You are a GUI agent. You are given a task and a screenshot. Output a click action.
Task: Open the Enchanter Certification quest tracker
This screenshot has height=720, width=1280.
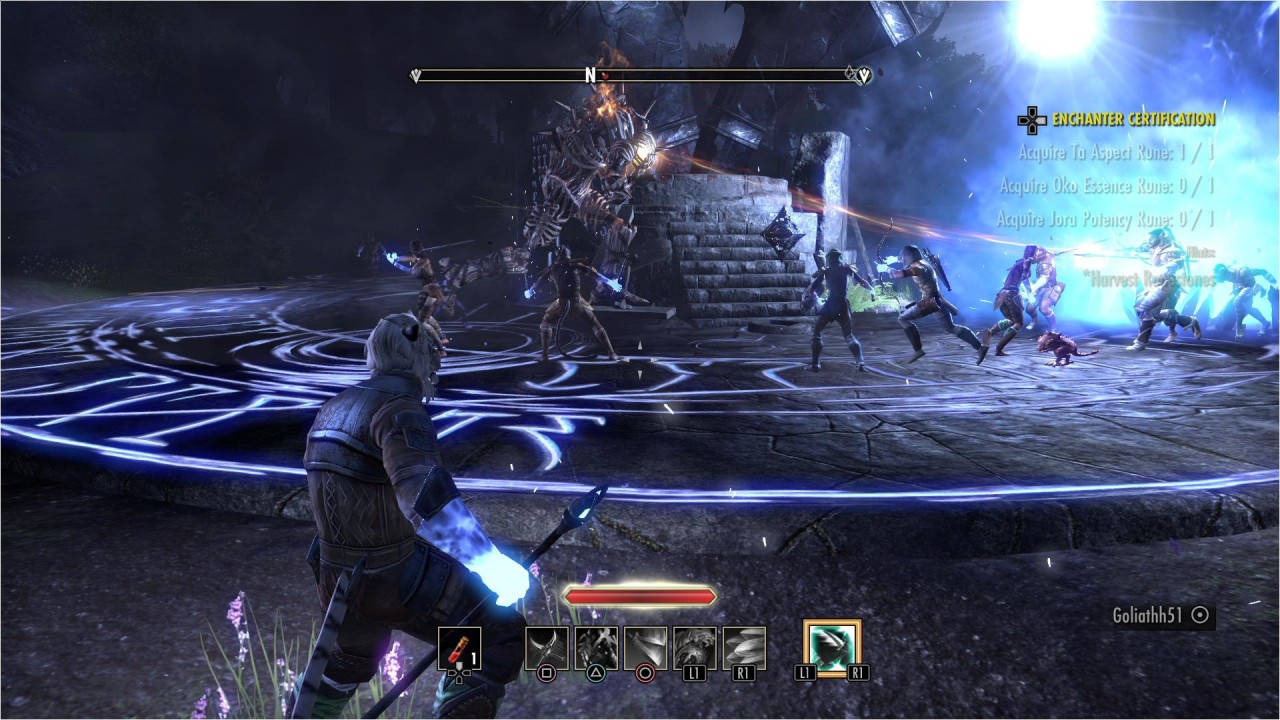coord(1132,120)
